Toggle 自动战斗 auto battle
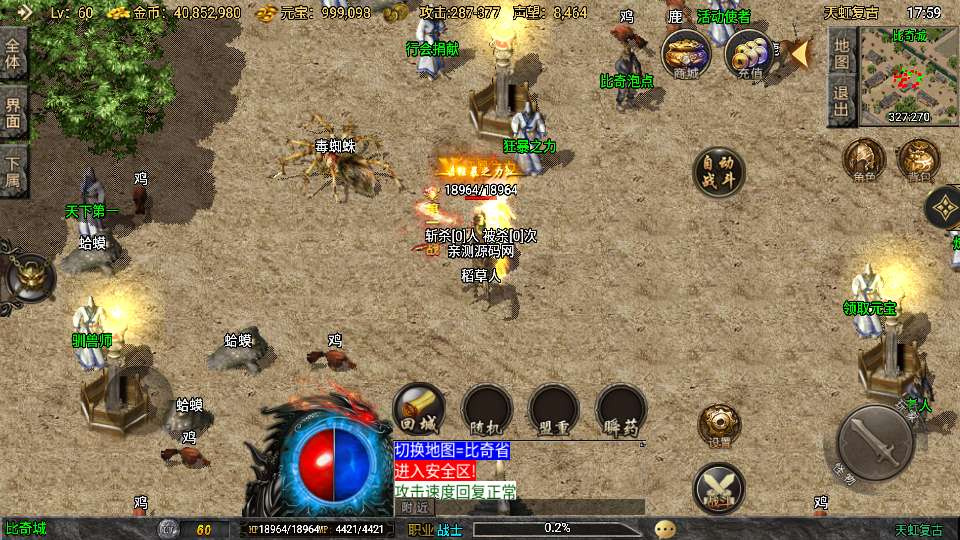Viewport: 960px width, 540px height. 719,172
